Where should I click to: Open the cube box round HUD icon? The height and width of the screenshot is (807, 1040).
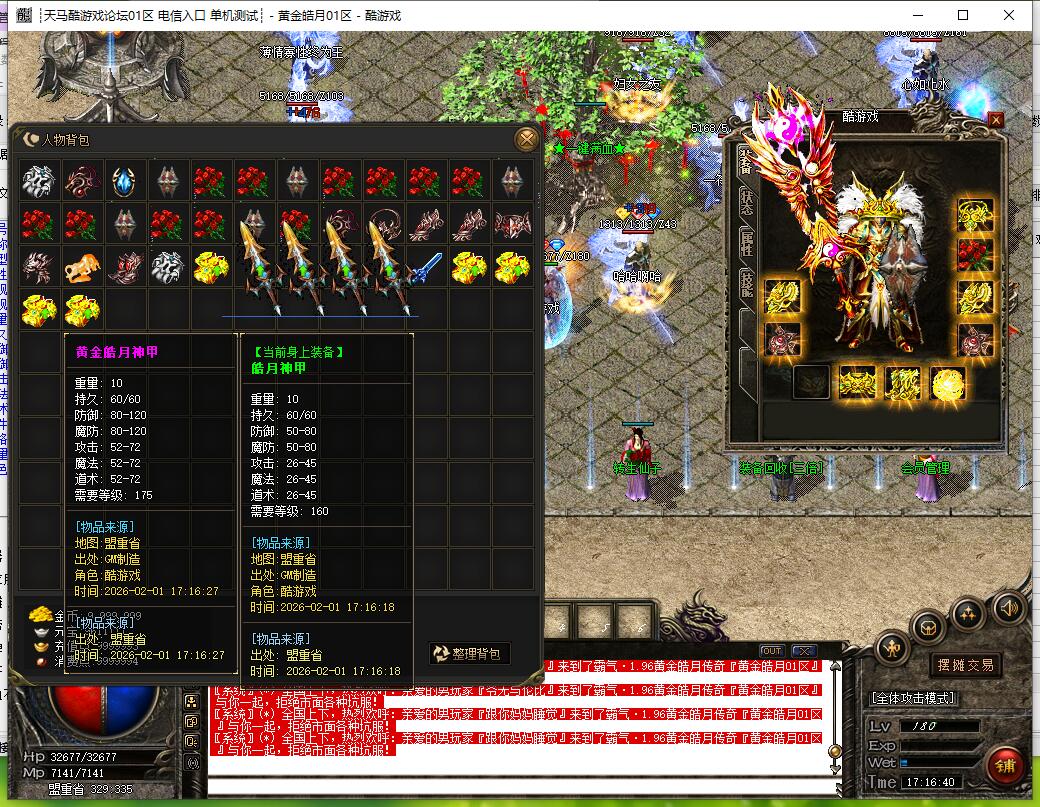click(x=929, y=628)
